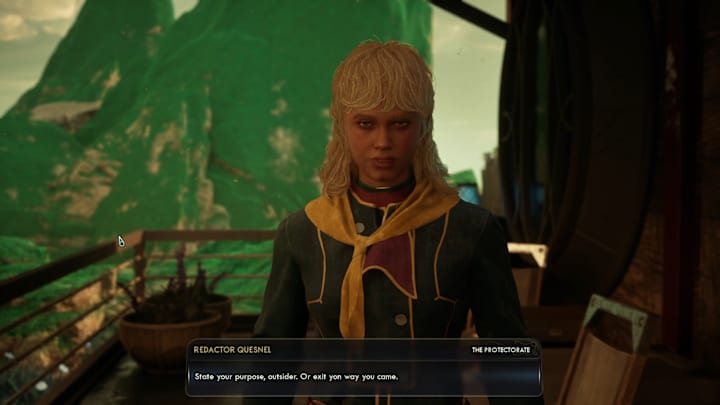Advance Redactor Quesnel's dialogue box
Viewport: 720px width, 405px height.
(x=363, y=377)
